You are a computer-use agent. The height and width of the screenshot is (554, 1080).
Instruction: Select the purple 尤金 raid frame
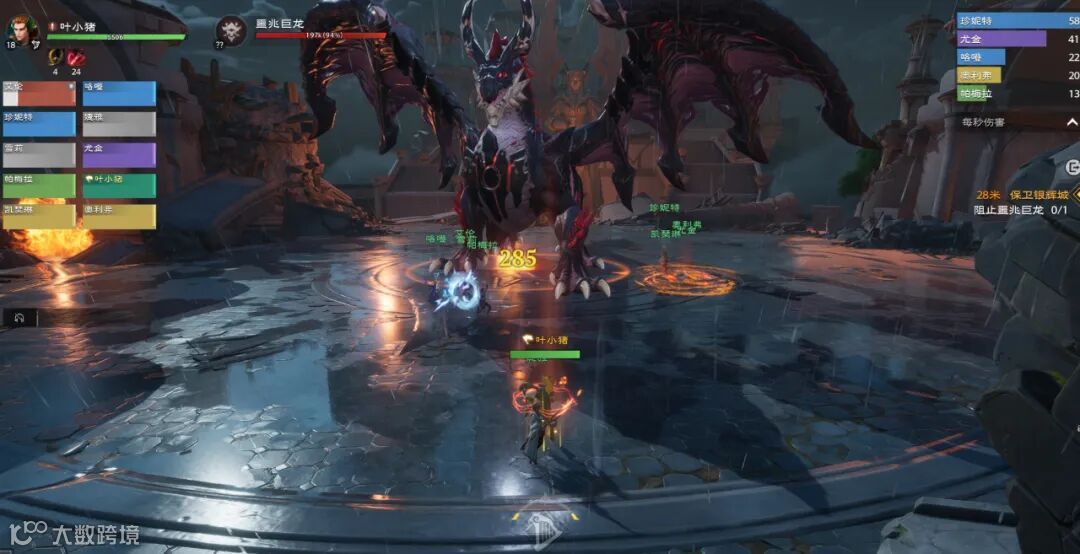tap(119, 155)
